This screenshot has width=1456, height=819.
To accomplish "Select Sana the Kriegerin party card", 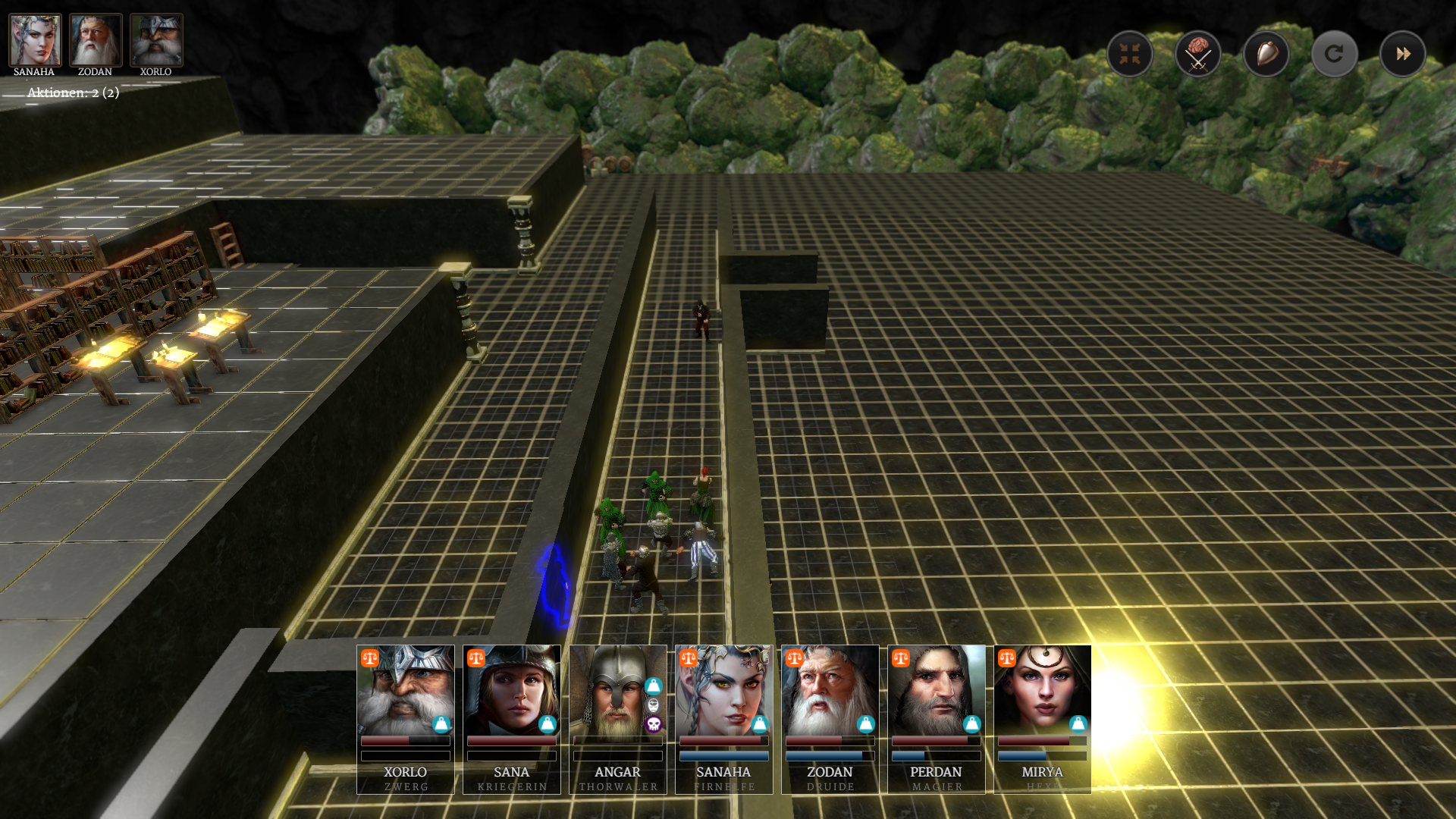I will click(512, 718).
